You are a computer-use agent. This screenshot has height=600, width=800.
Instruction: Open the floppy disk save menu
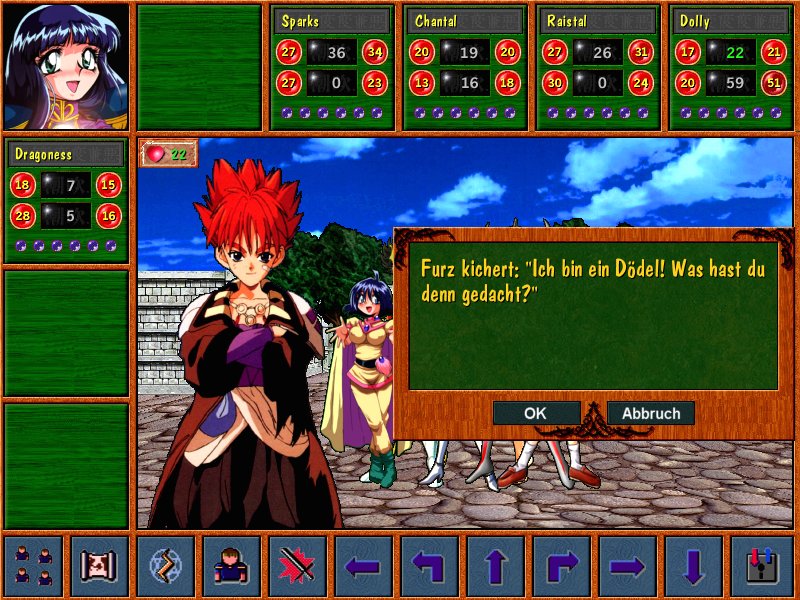click(760, 566)
